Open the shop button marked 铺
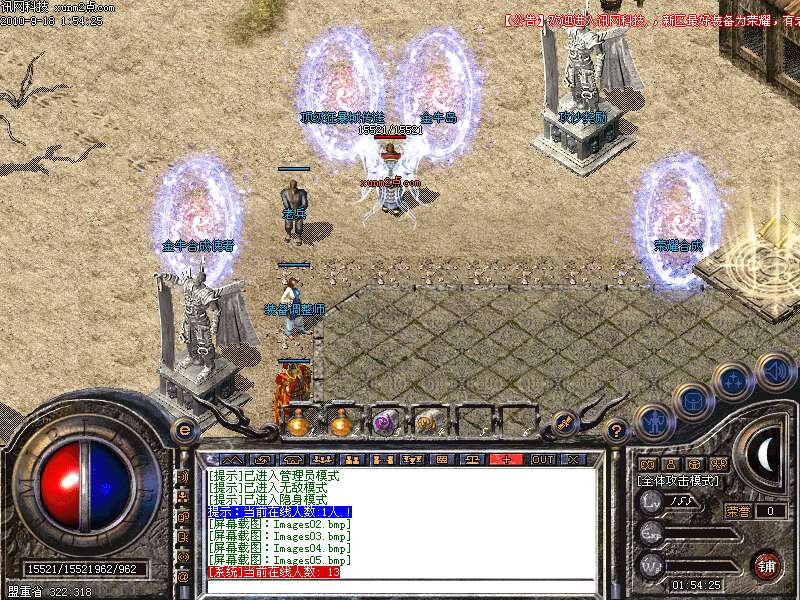Screen dimensions: 800x600 pos(767,566)
